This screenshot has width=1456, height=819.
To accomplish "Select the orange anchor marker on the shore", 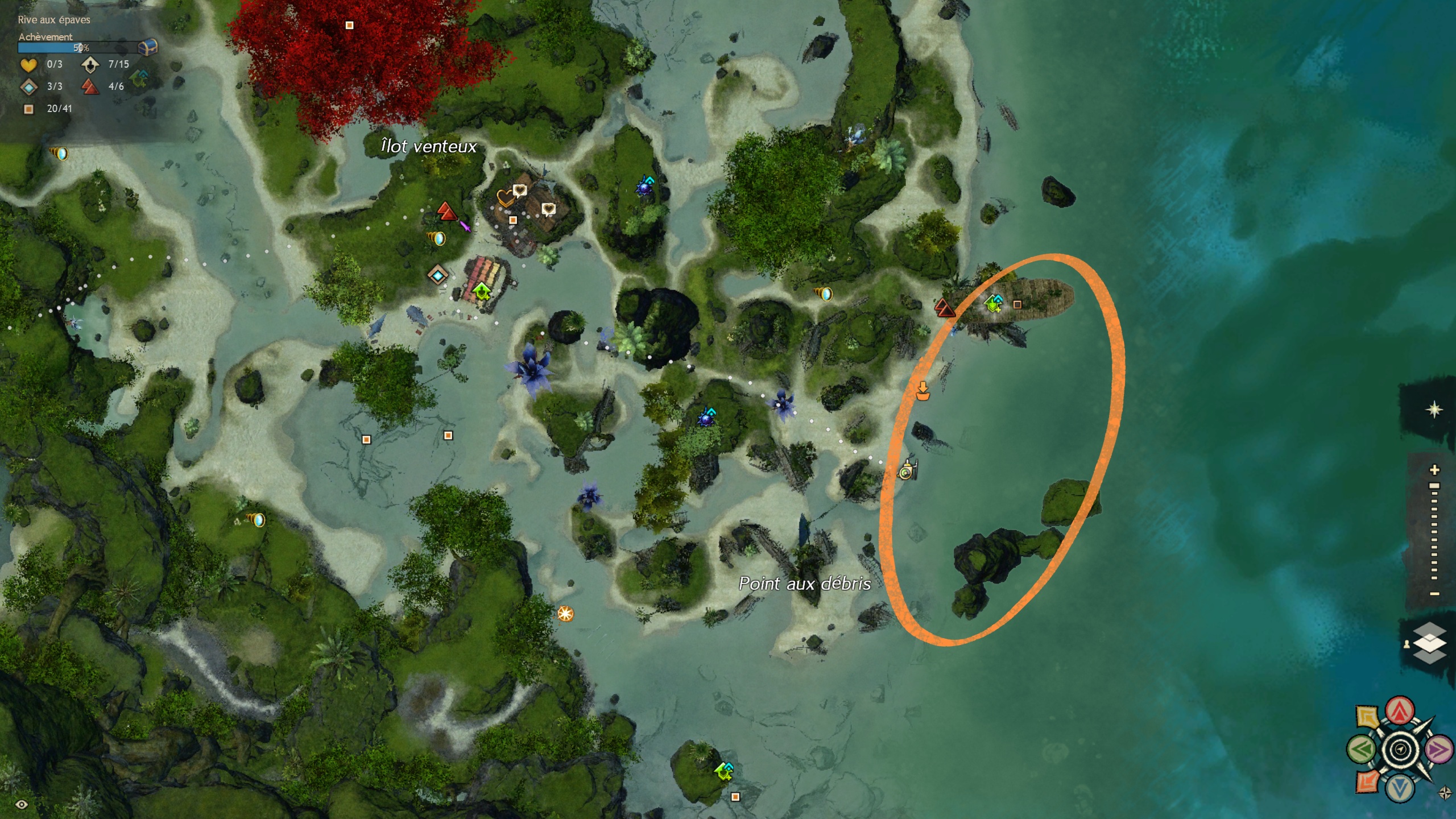I will coord(923,391).
